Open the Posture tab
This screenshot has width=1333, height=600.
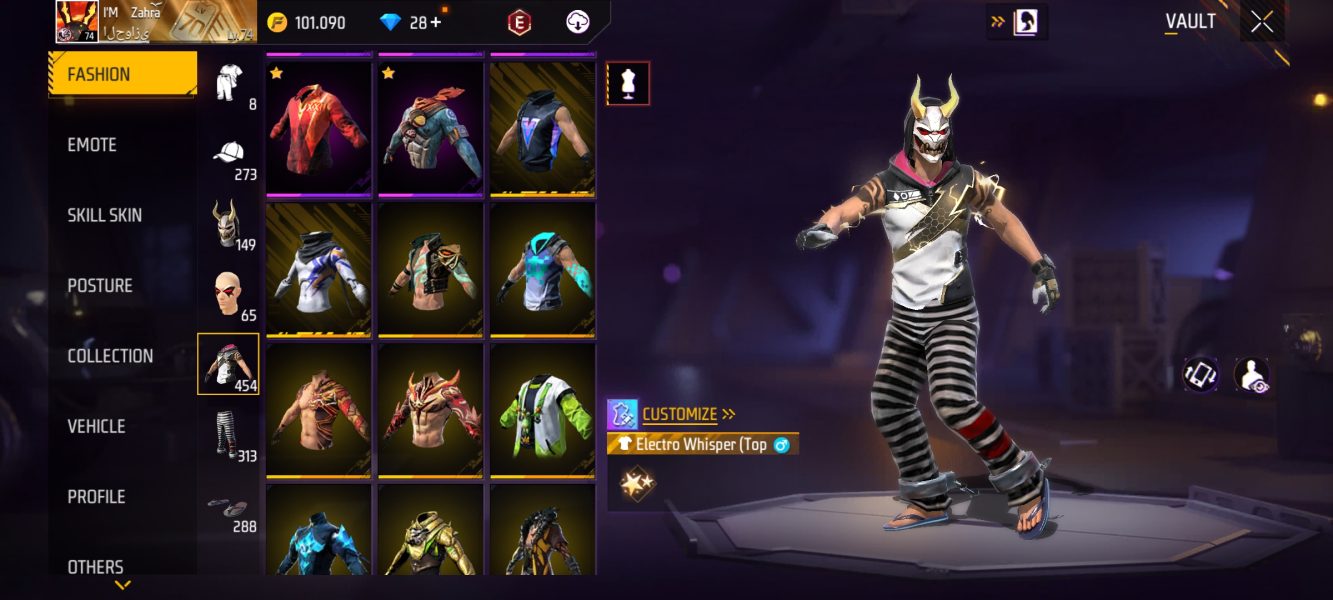point(99,286)
